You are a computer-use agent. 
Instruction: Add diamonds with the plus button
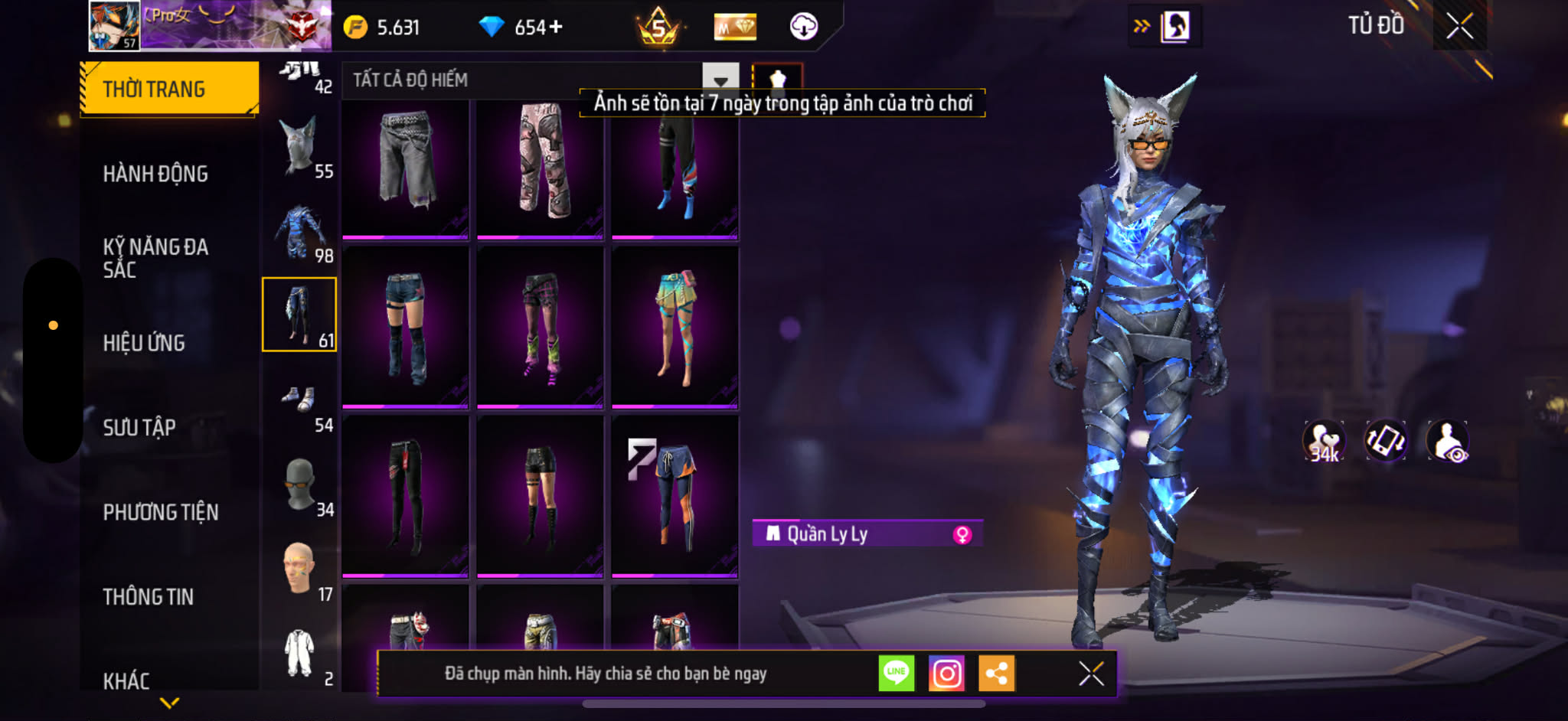[x=556, y=27]
